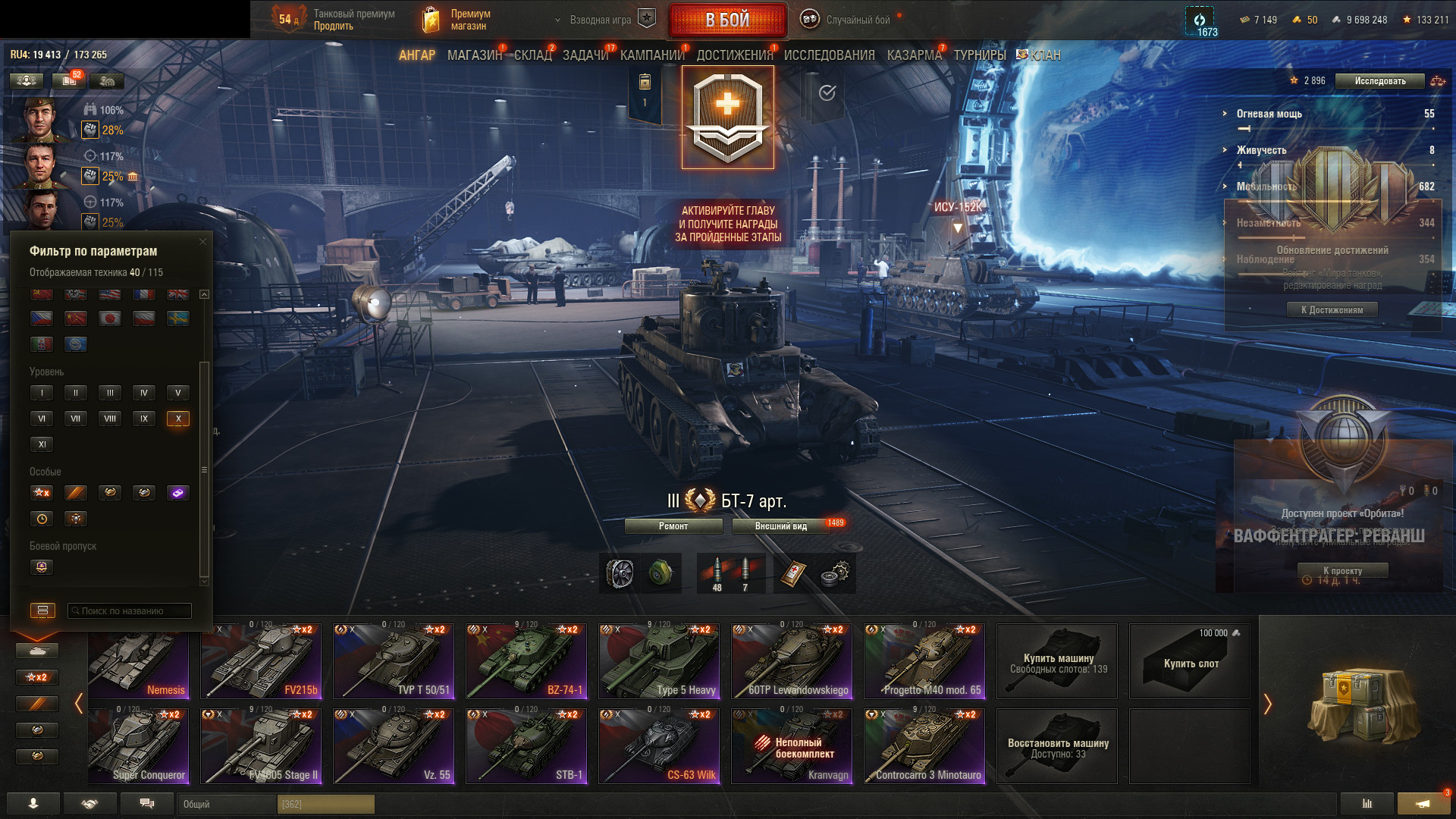Screen dimensions: 1456x819
Task: Open Восстановить машину tile
Action: [x=1057, y=746]
